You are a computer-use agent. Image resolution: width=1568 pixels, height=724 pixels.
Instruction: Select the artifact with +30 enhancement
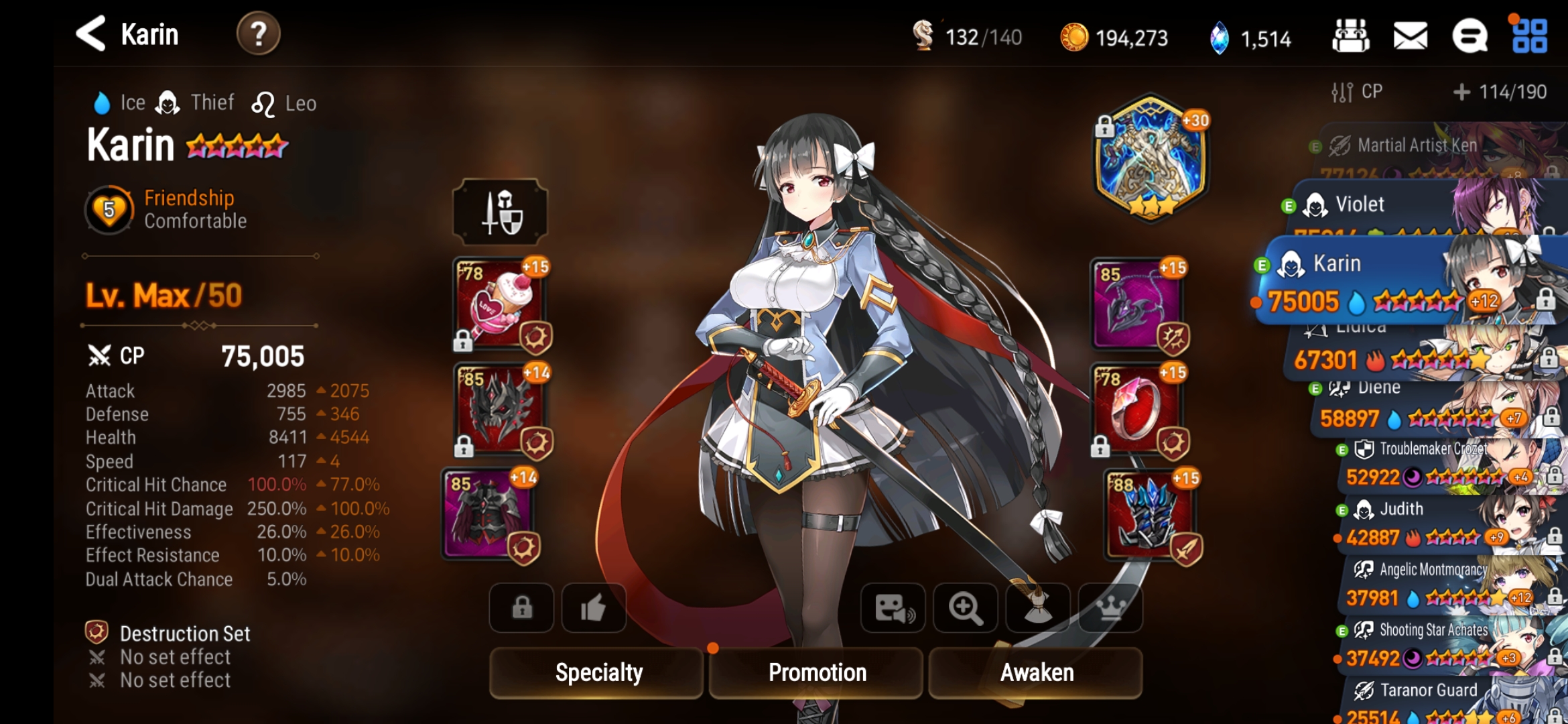tap(1151, 161)
